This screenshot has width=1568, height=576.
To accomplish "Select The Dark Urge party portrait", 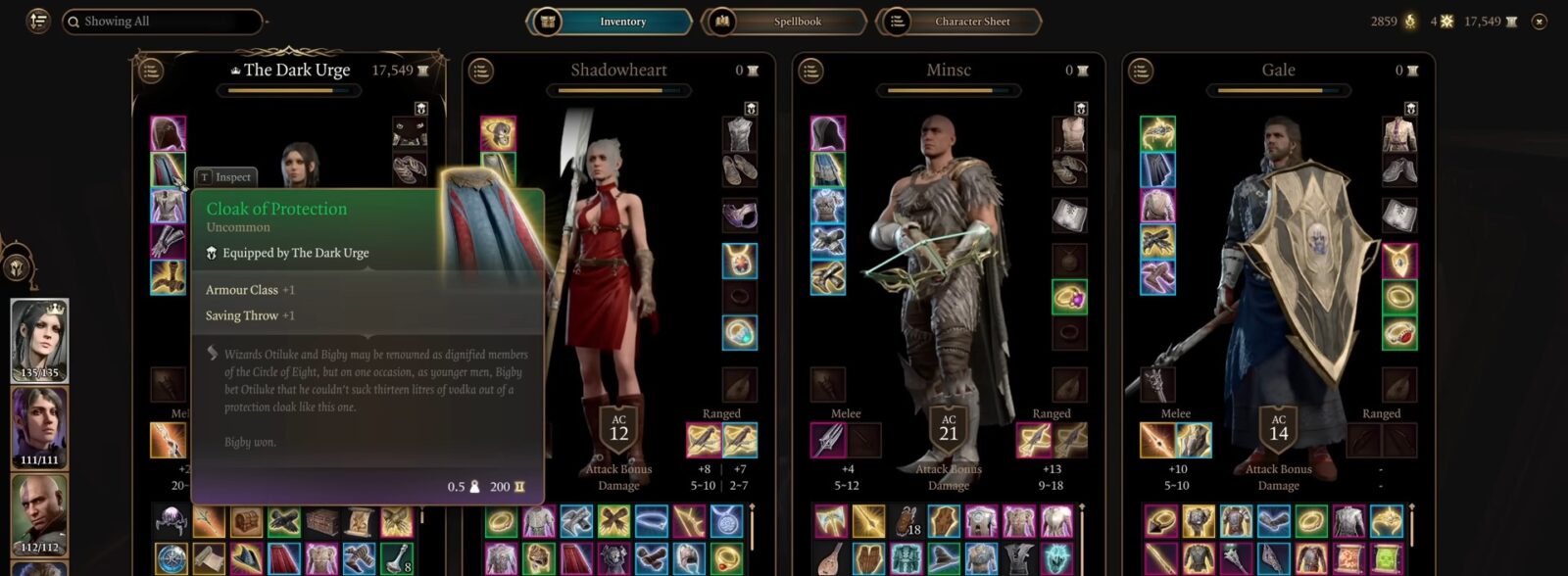I will click(x=39, y=340).
